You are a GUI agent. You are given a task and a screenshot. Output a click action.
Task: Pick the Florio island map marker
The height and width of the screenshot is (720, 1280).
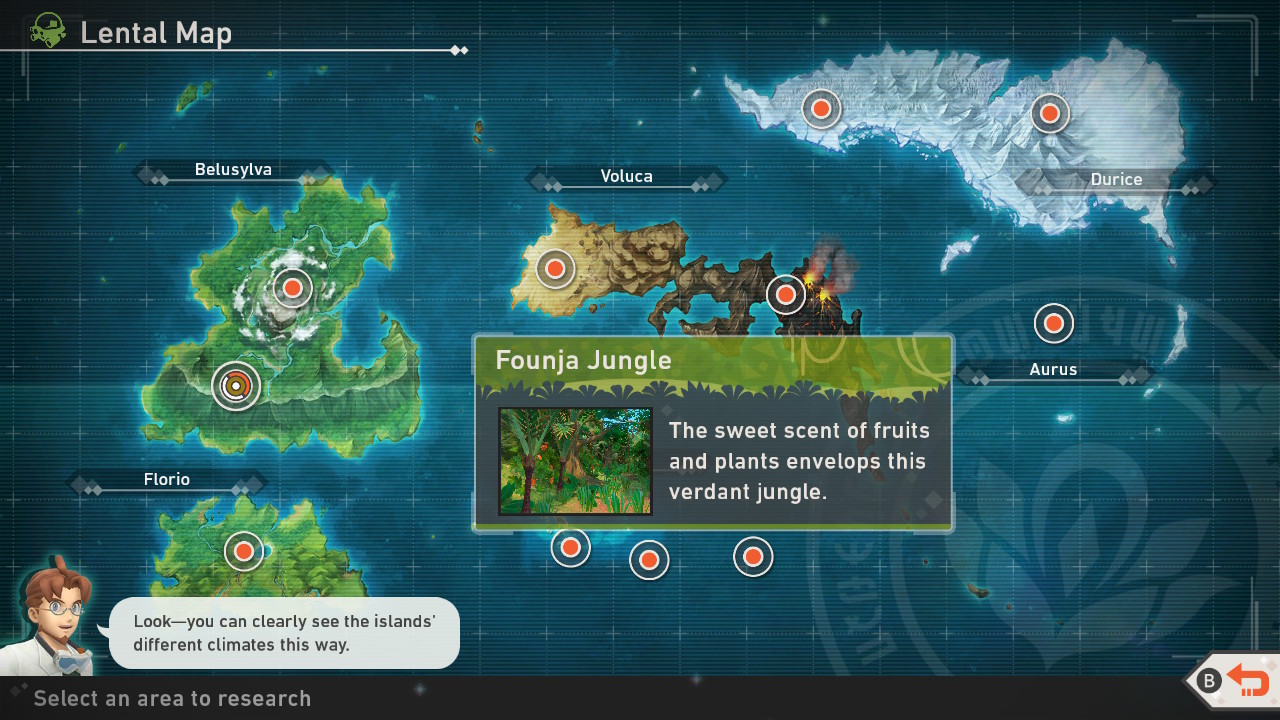[243, 551]
